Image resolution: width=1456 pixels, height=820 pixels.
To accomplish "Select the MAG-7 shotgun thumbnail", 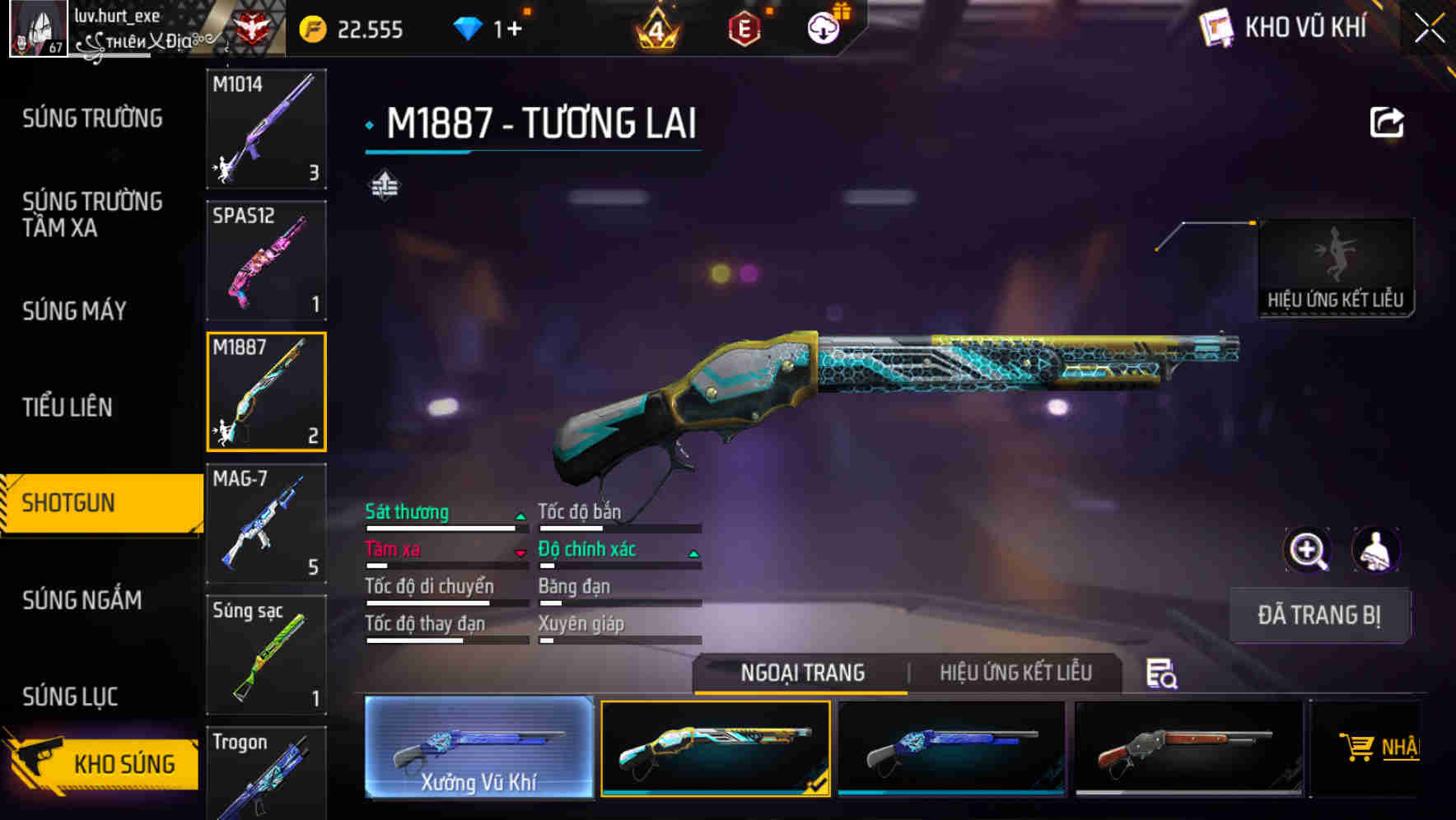I will (266, 523).
